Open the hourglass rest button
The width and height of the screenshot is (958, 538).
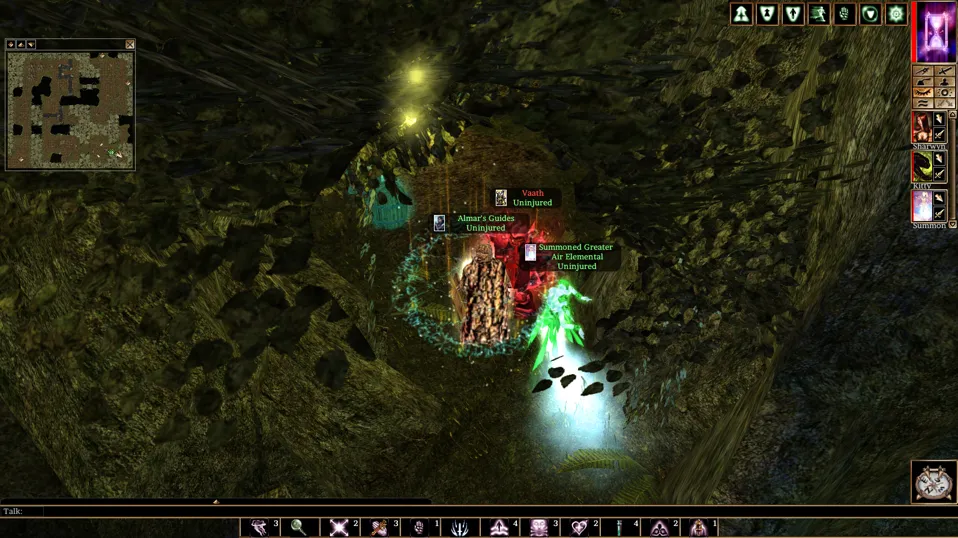coord(937,32)
